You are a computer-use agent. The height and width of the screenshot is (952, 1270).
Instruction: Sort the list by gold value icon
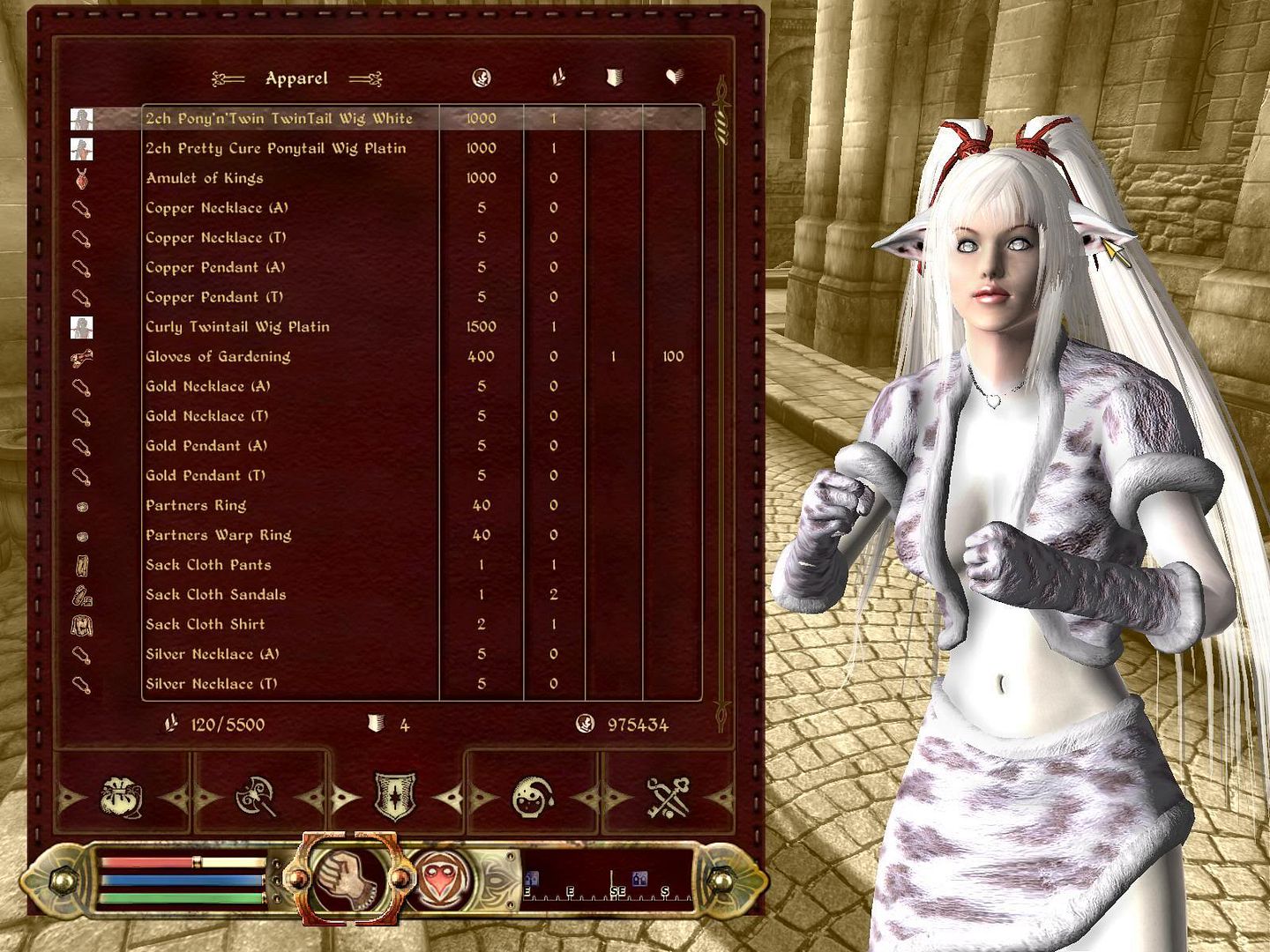pos(482,78)
